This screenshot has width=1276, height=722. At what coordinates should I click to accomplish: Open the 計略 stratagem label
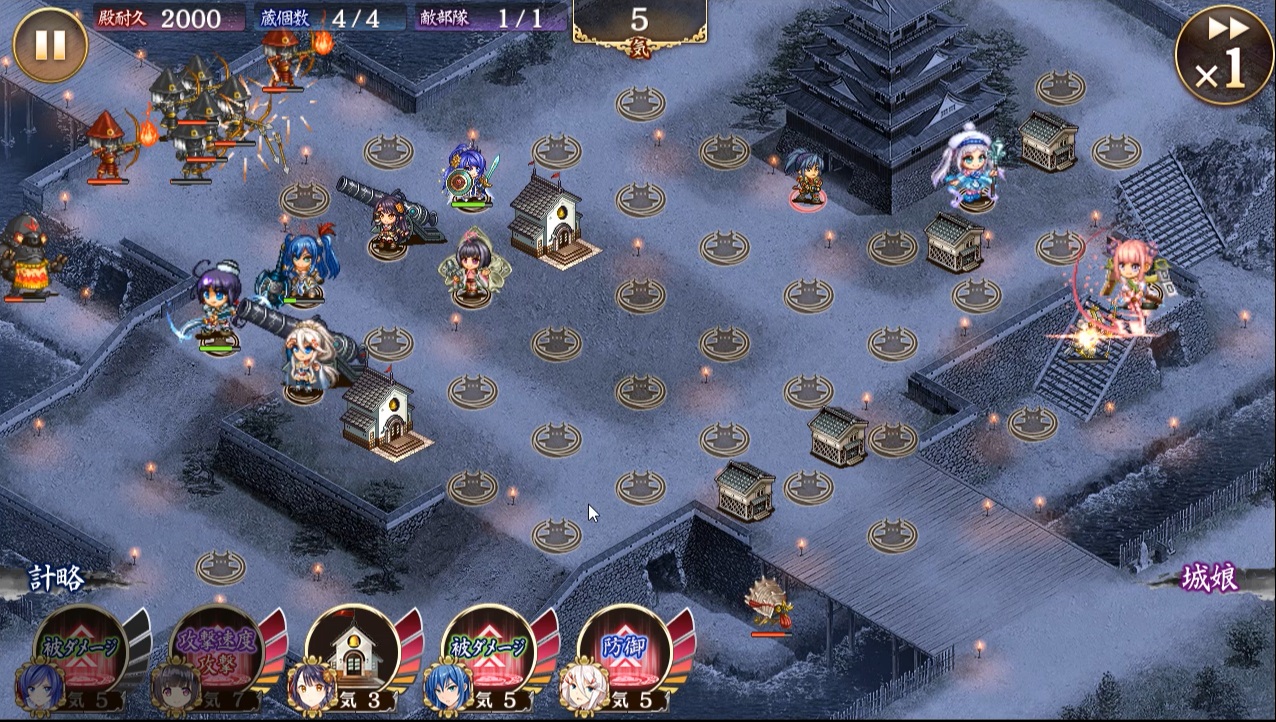tap(58, 578)
